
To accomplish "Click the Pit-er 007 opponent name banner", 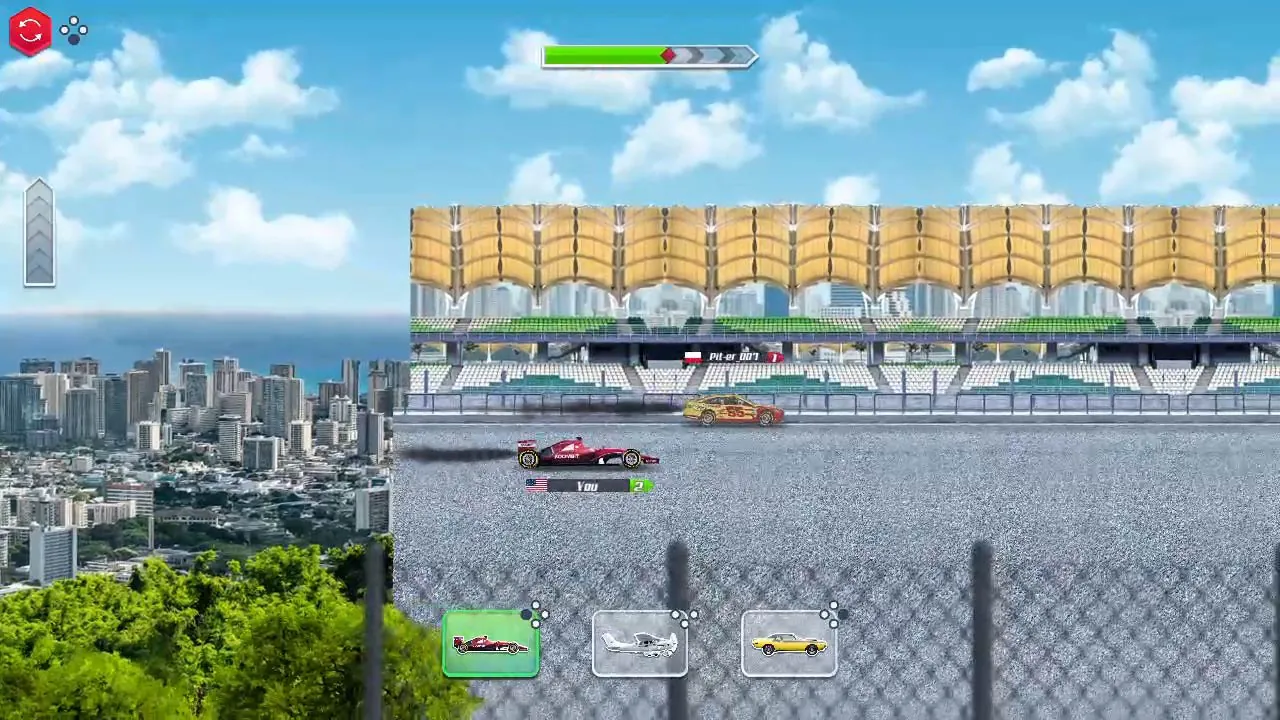I will tap(733, 357).
